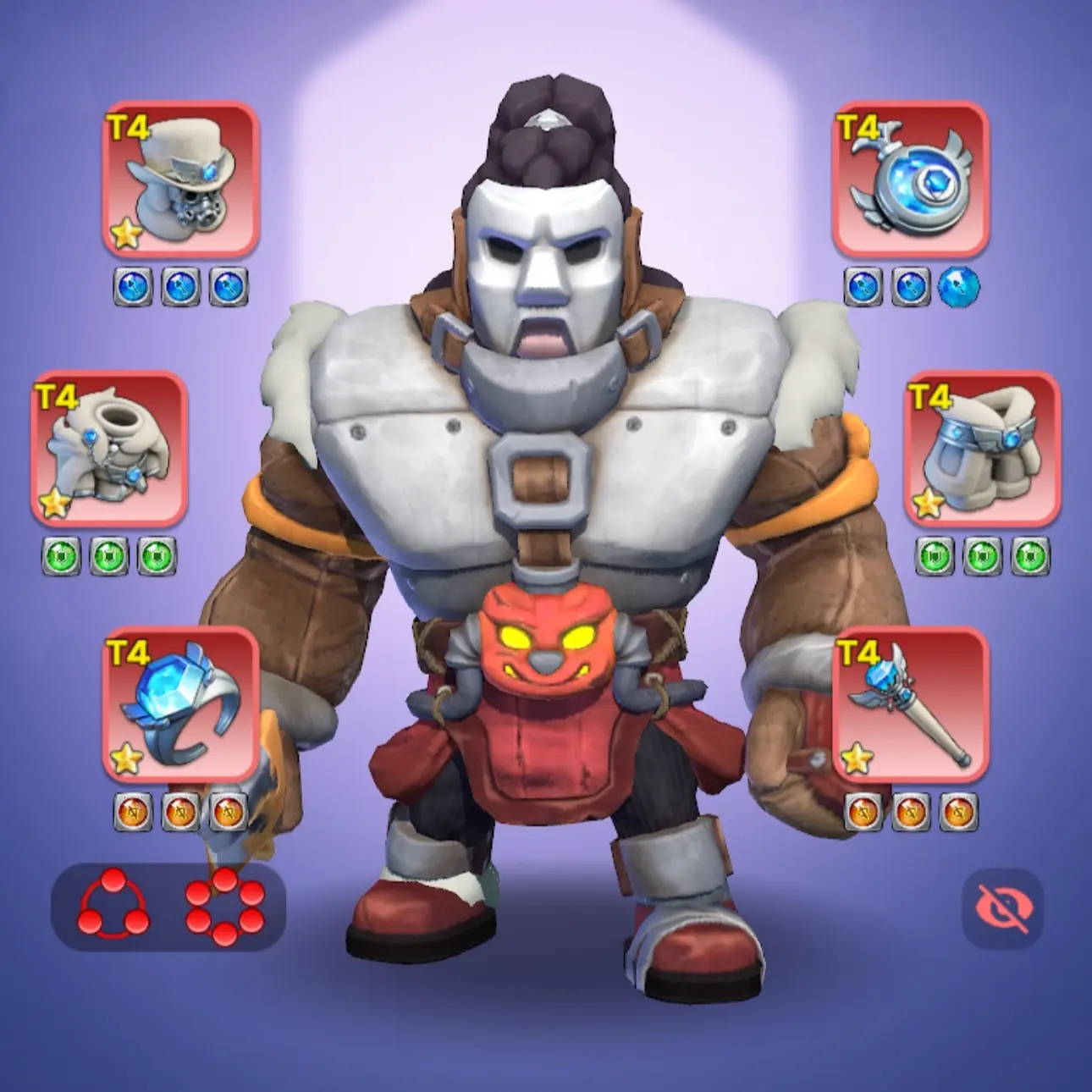The image size is (1092, 1092).
Task: Open the T4 blue amulet slot
Action: click(x=911, y=179)
